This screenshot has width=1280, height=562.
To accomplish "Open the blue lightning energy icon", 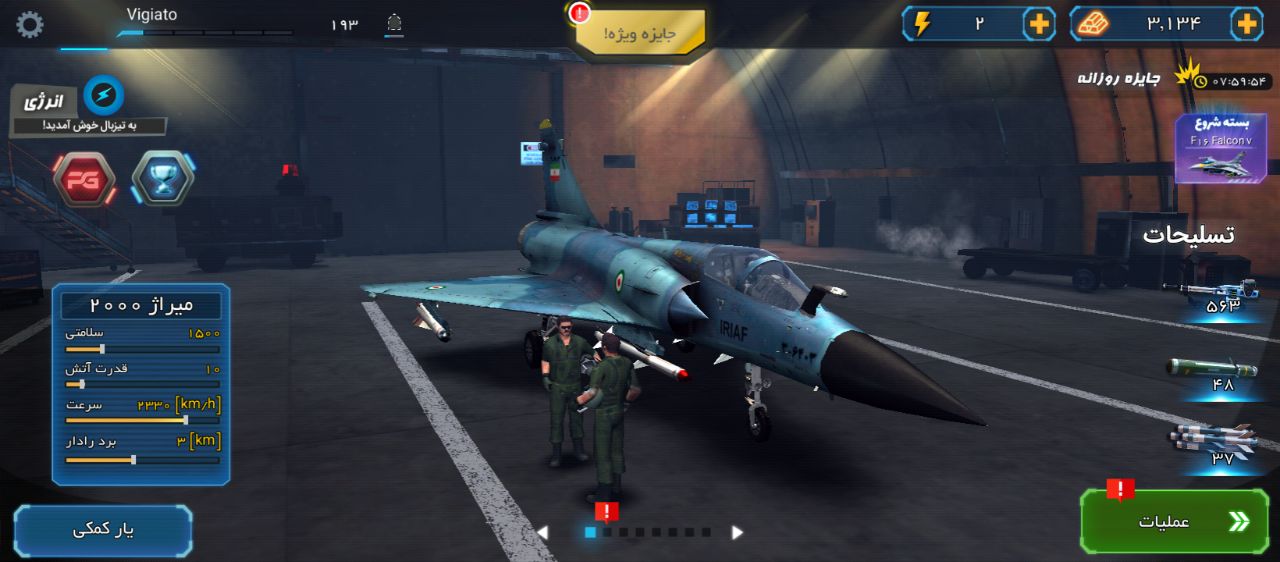I will point(103,95).
